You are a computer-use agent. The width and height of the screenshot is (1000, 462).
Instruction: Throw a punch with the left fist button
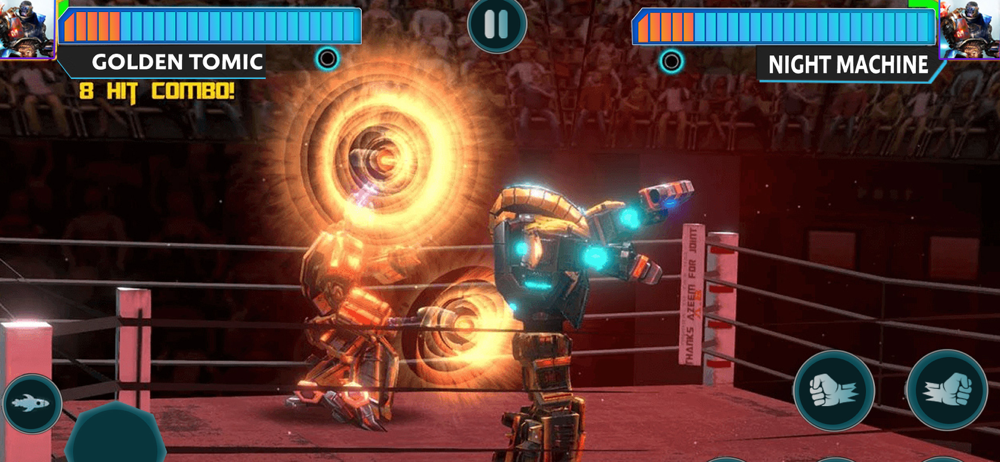point(833,390)
